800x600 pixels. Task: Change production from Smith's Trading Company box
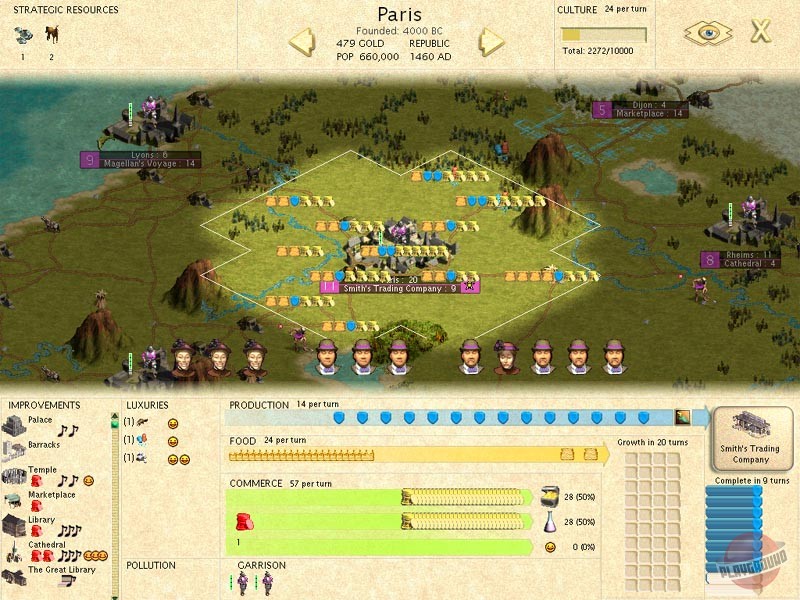coord(751,438)
